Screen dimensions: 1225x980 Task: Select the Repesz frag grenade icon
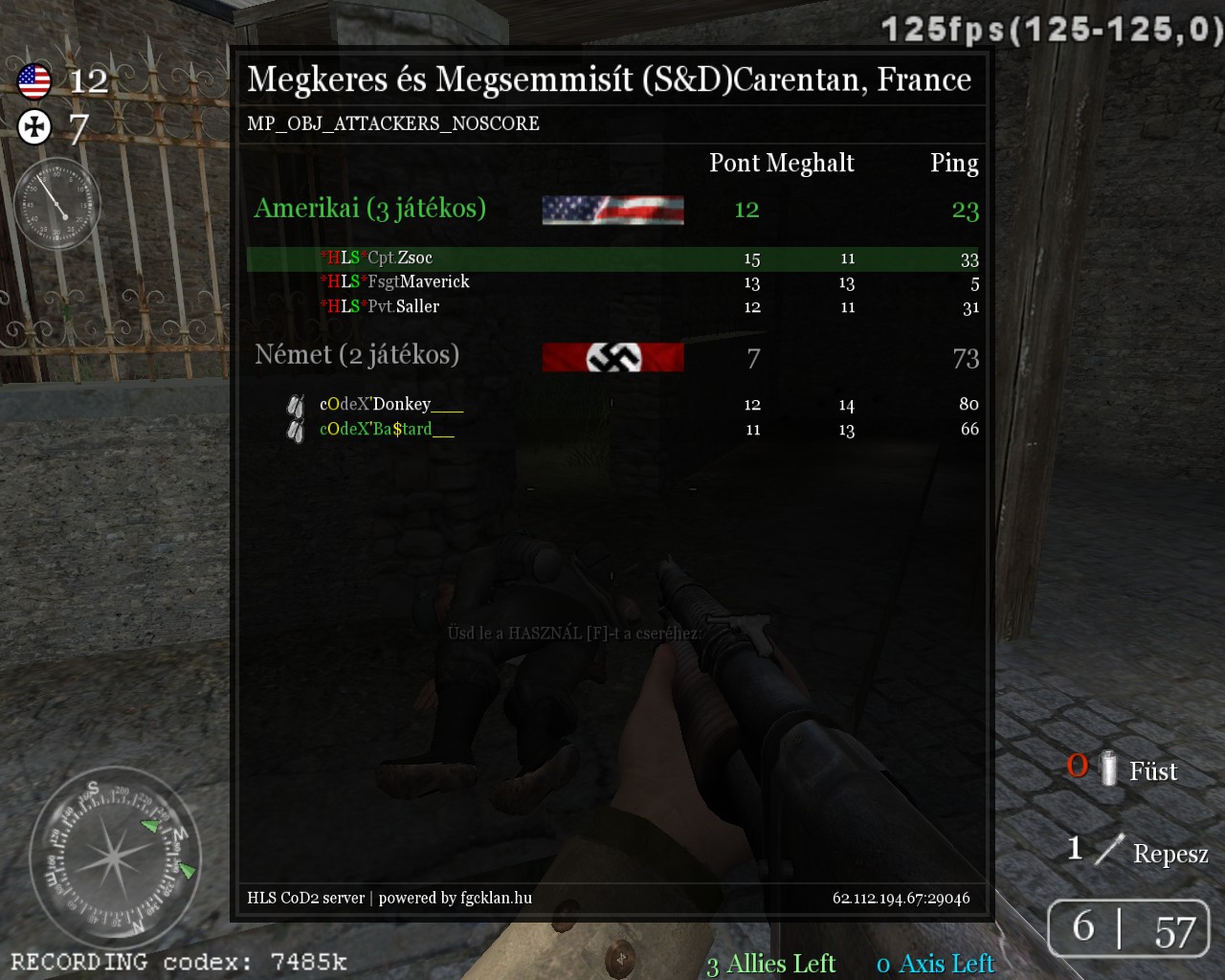tap(1109, 849)
